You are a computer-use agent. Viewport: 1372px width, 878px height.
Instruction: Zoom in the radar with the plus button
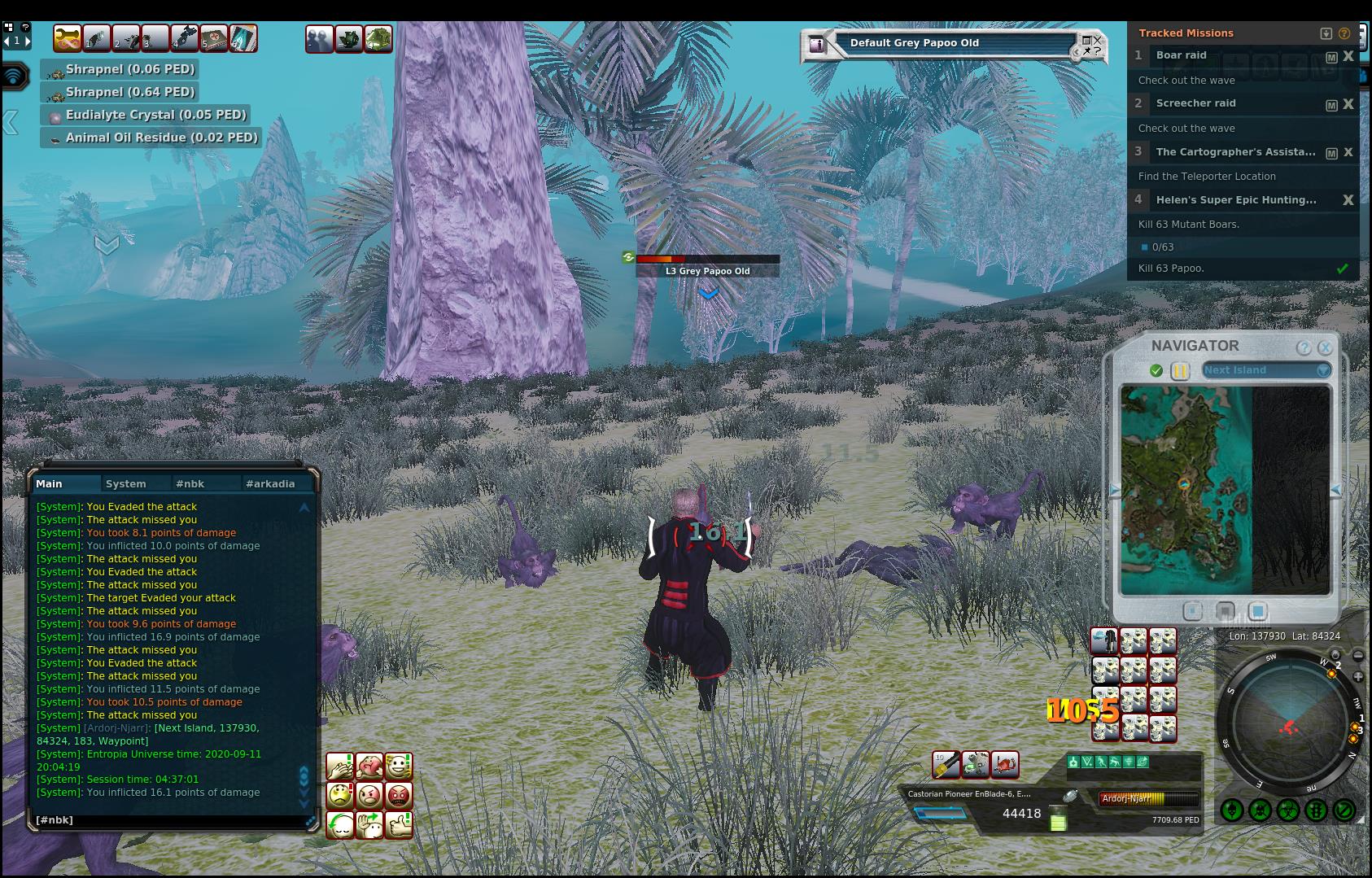tap(1358, 677)
